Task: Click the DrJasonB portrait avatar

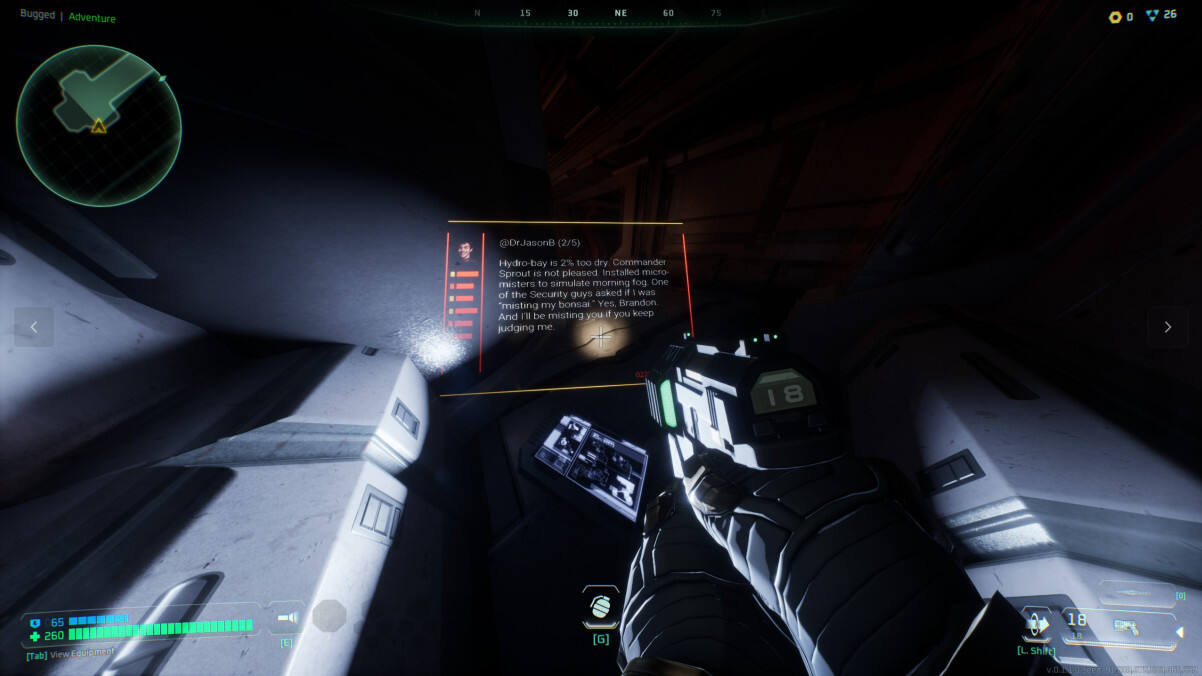Action: pyautogui.click(x=464, y=249)
